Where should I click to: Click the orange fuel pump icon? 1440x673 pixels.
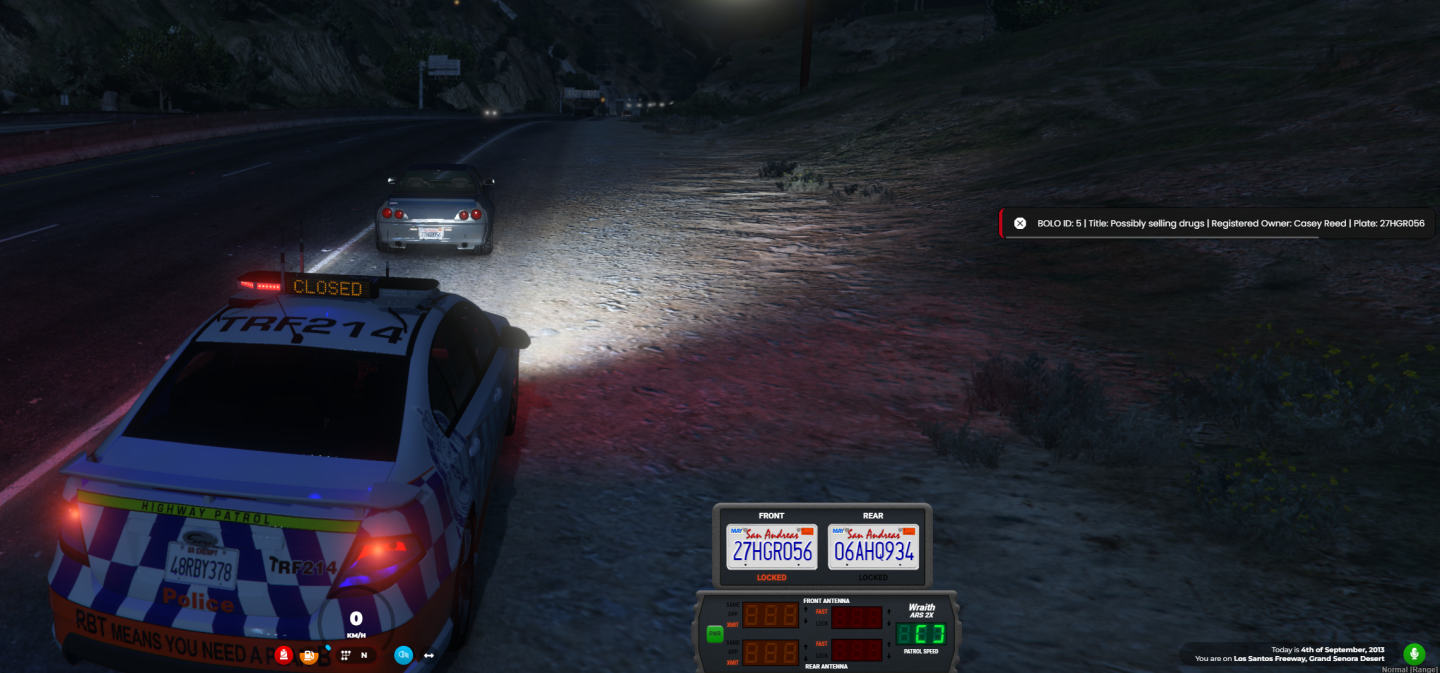tap(310, 656)
